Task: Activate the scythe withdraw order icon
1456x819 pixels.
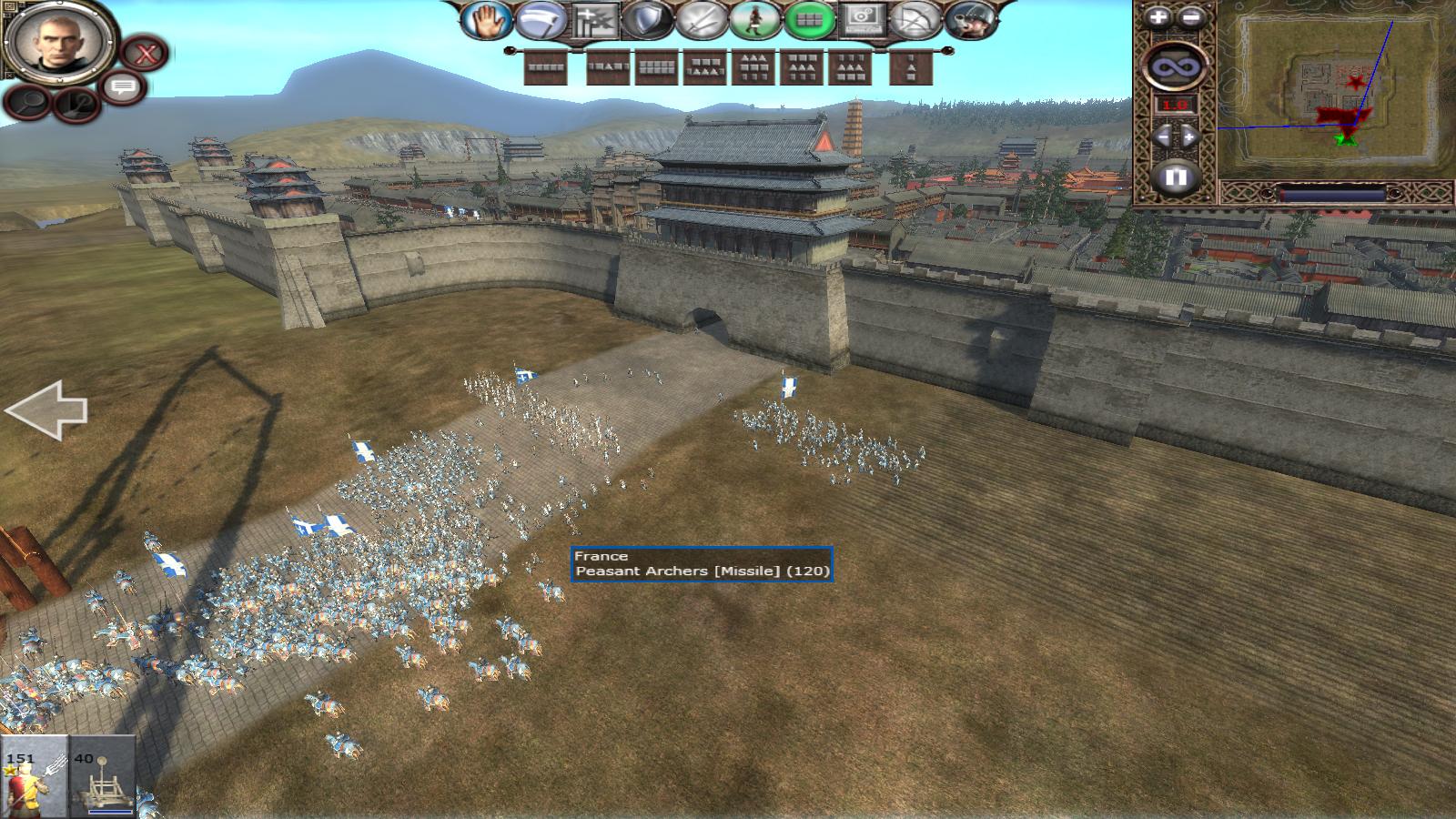Action: click(x=539, y=20)
